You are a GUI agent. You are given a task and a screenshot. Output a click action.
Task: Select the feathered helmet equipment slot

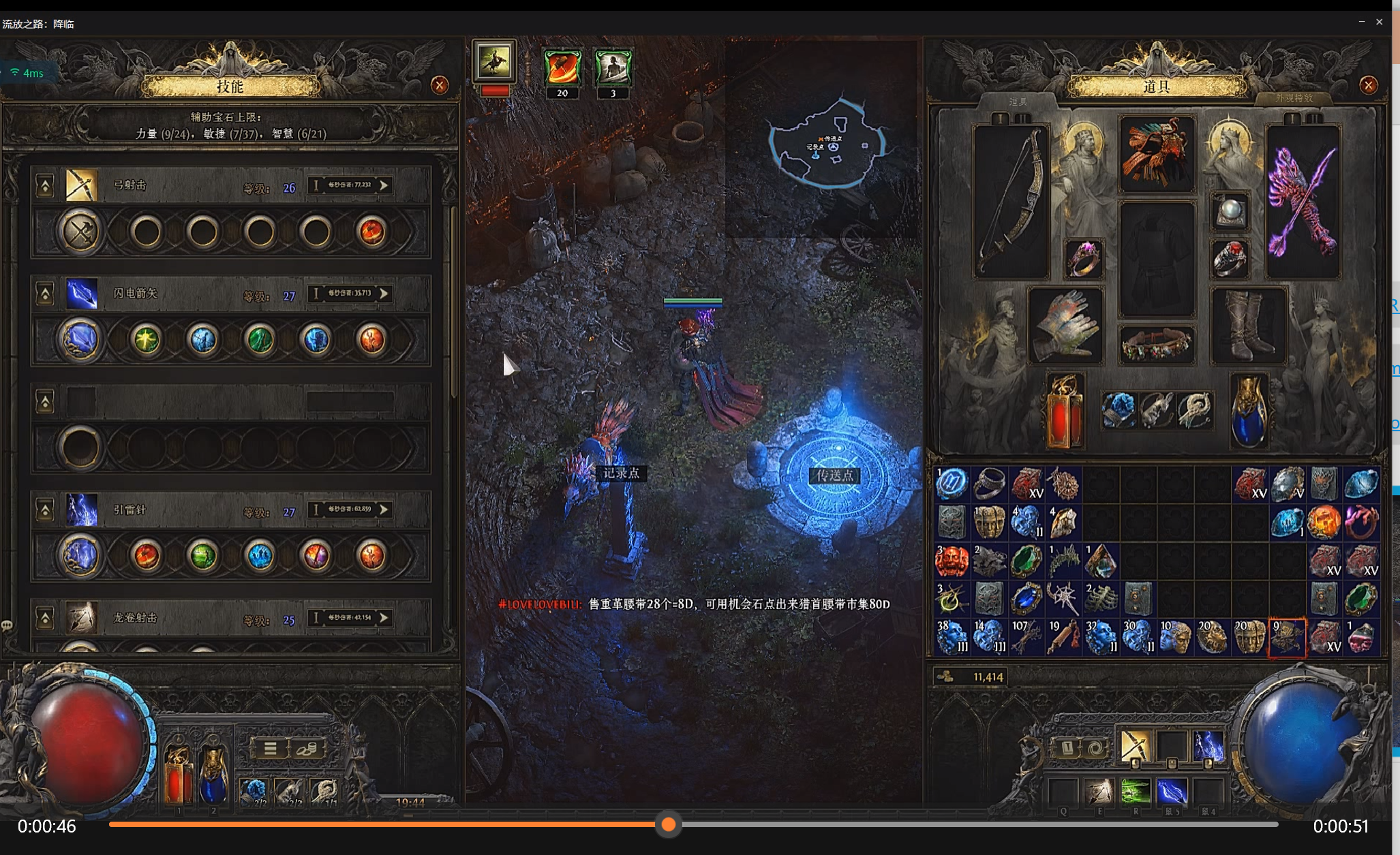pos(1156,154)
